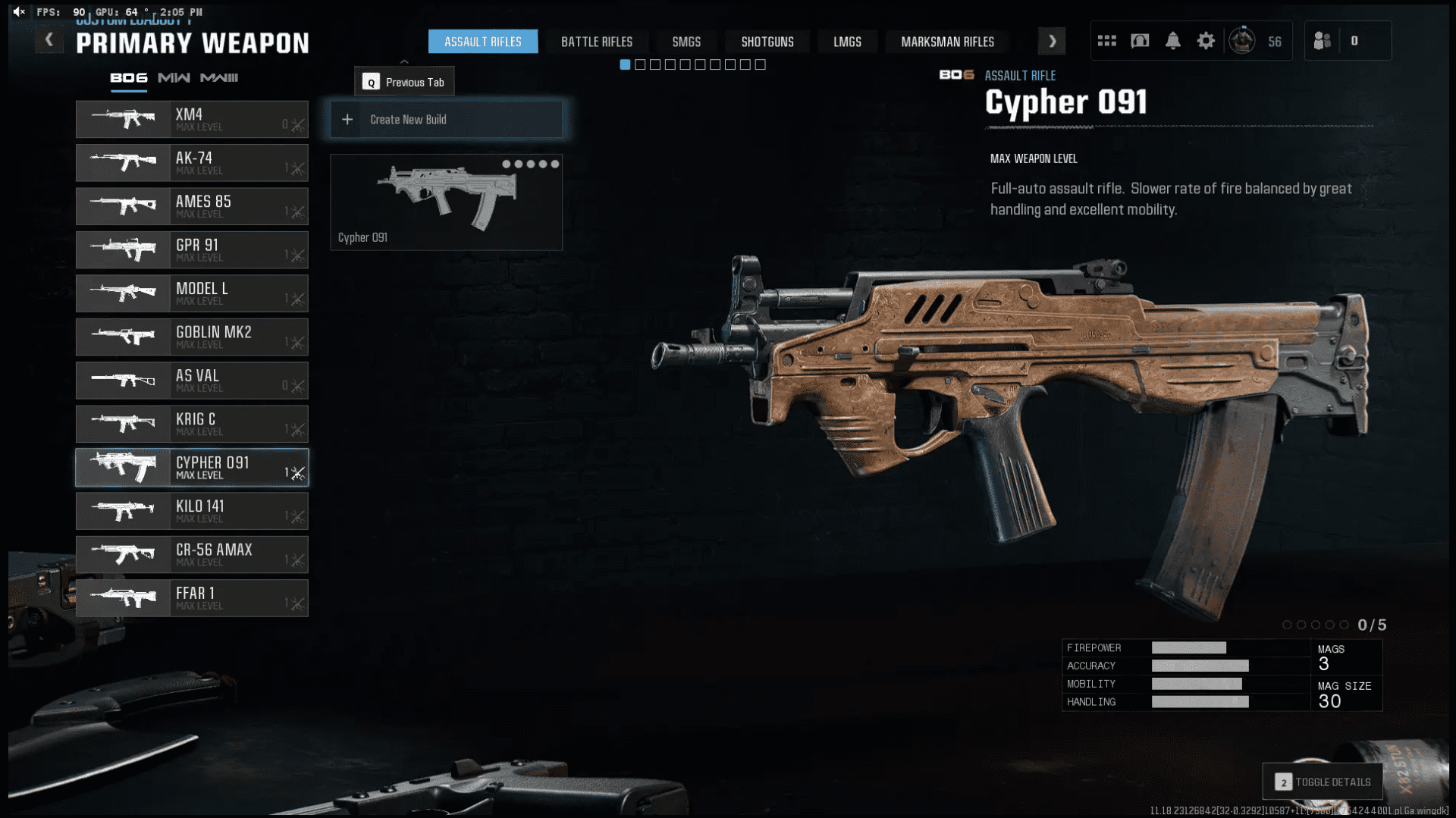Open the SMGs weapon category
The image size is (1456, 818).
tap(686, 42)
